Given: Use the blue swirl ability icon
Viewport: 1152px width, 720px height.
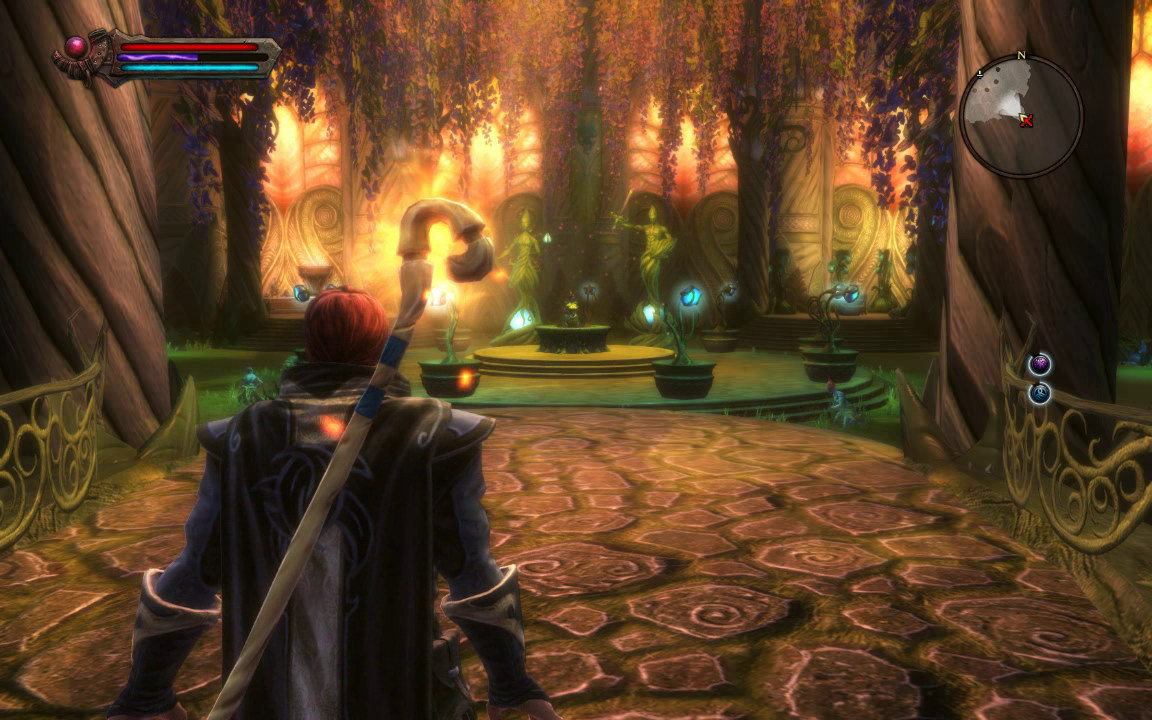Looking at the screenshot, I should click(x=1040, y=393).
